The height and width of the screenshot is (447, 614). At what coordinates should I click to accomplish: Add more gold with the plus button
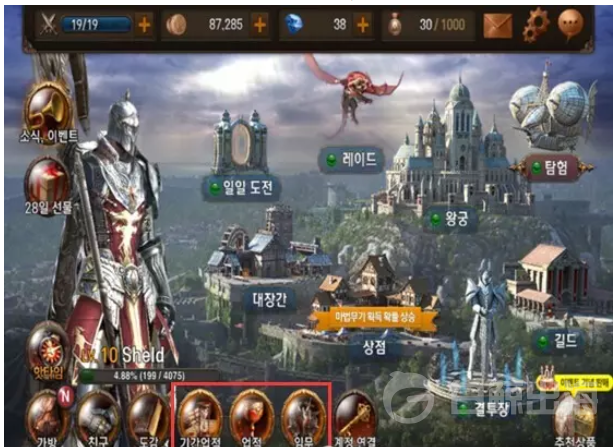point(260,23)
